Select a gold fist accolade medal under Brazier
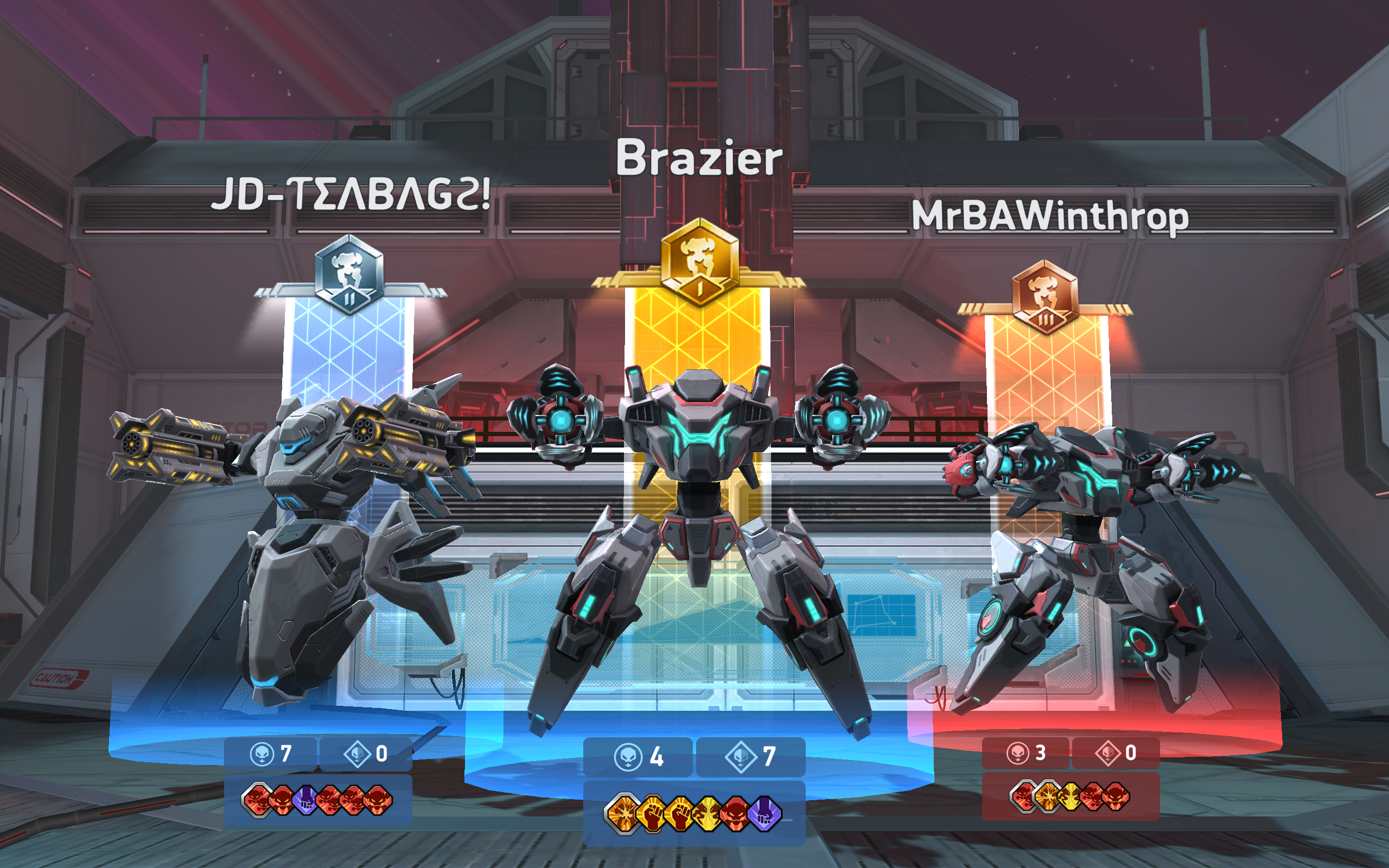 [x=652, y=813]
